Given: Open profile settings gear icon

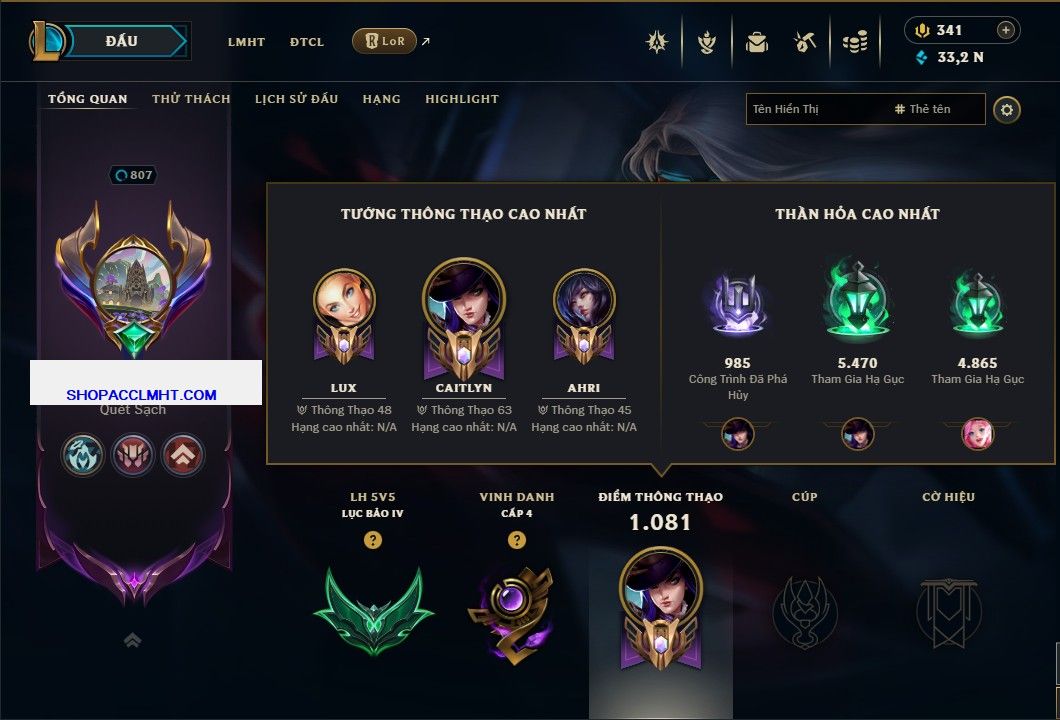Looking at the screenshot, I should [x=1007, y=109].
